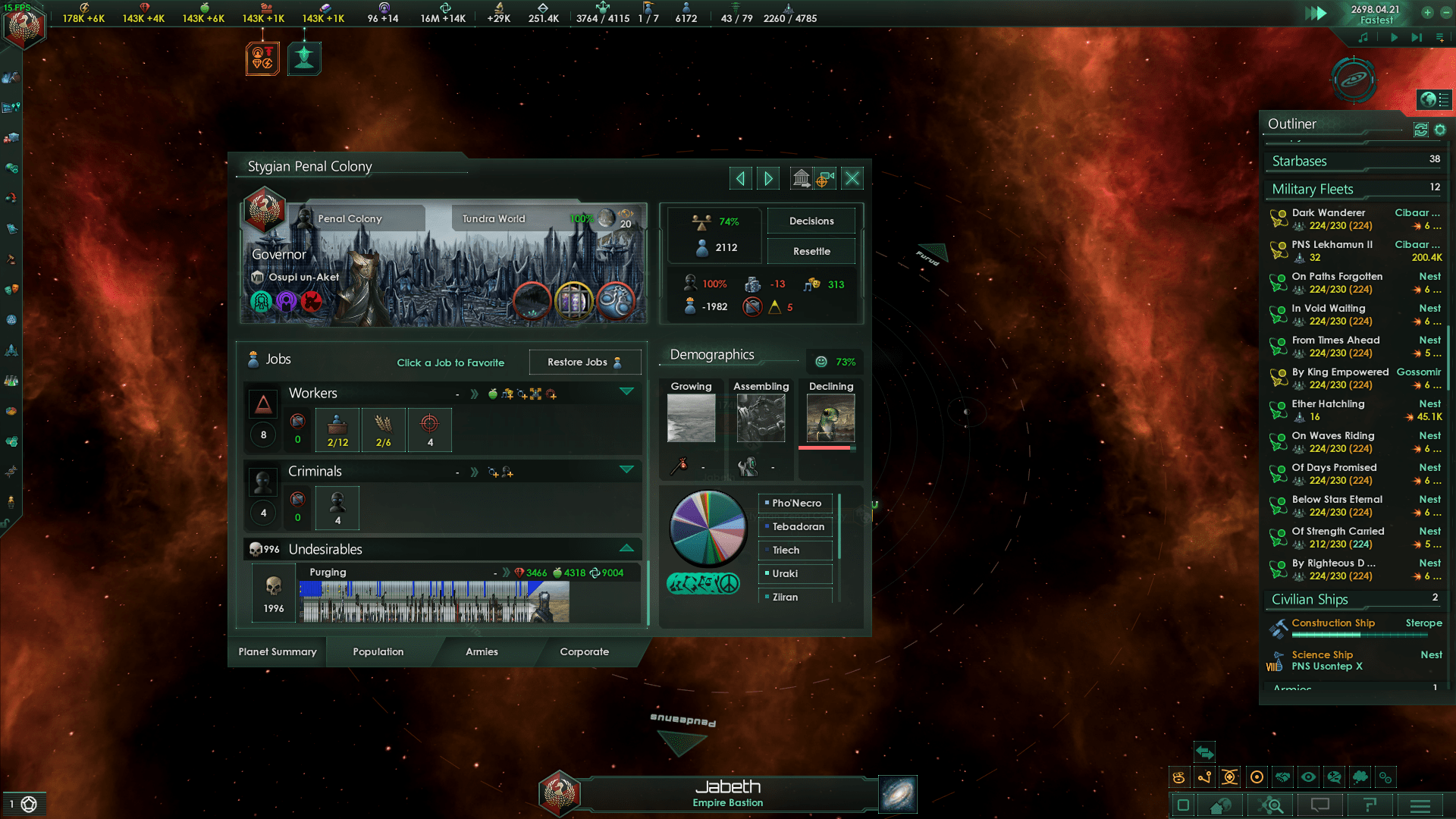Collapse the Criminals job category

tap(627, 470)
